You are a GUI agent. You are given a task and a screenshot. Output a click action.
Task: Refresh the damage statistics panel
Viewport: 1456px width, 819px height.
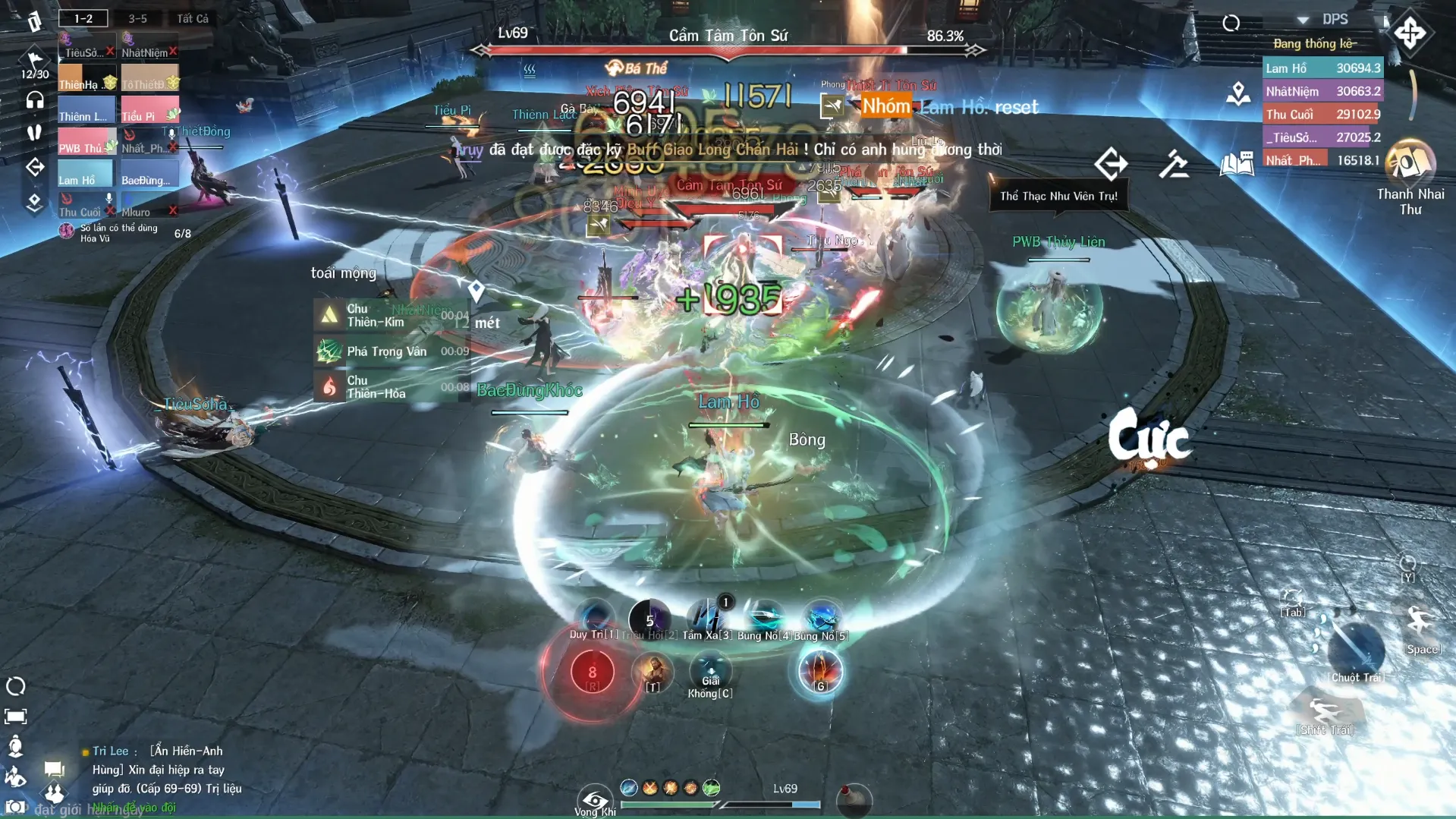coord(1231,24)
